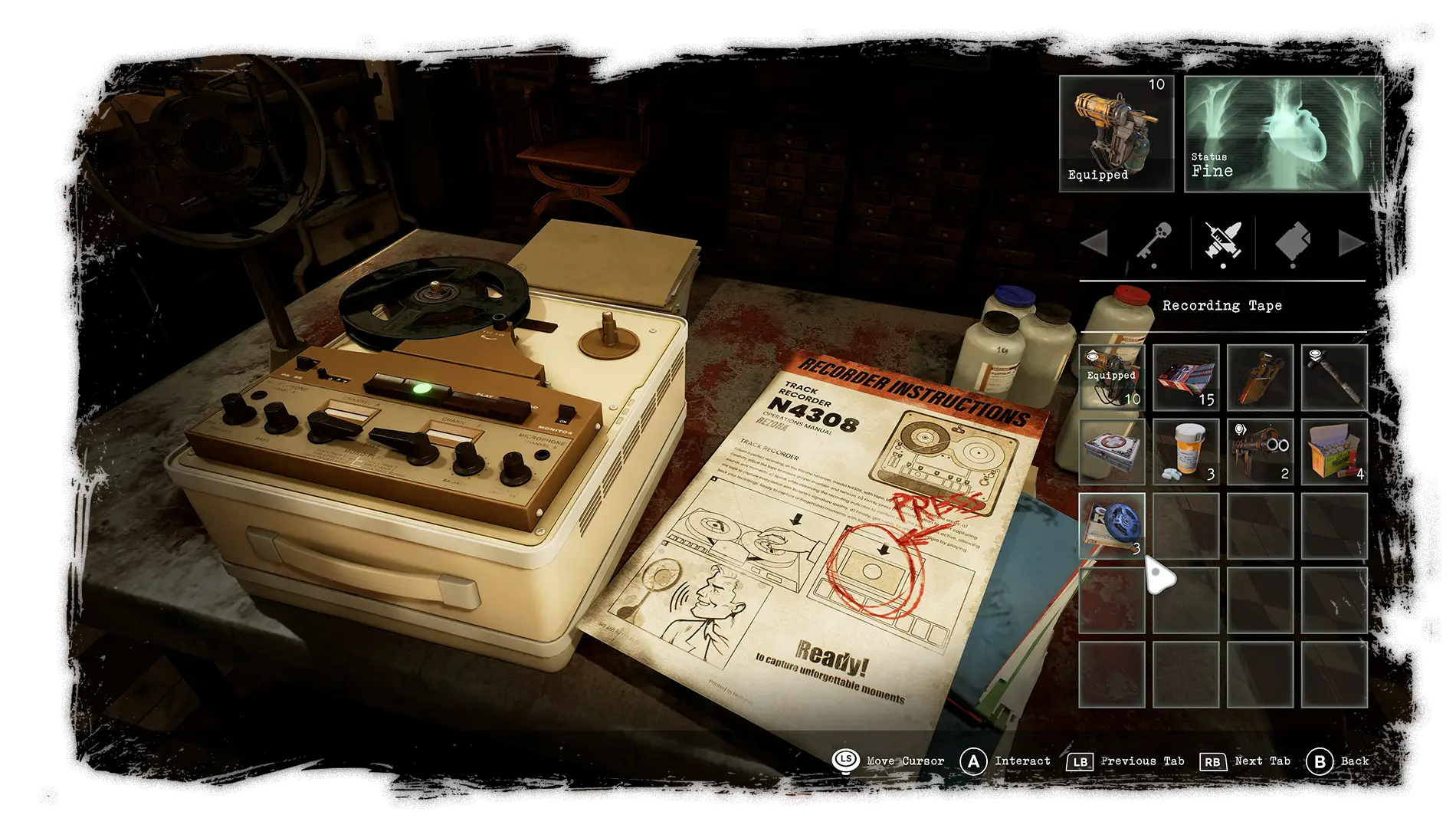Viewport: 1456px width, 828px height.
Task: Switch to the syringe and bullet tab
Action: [x=1223, y=243]
